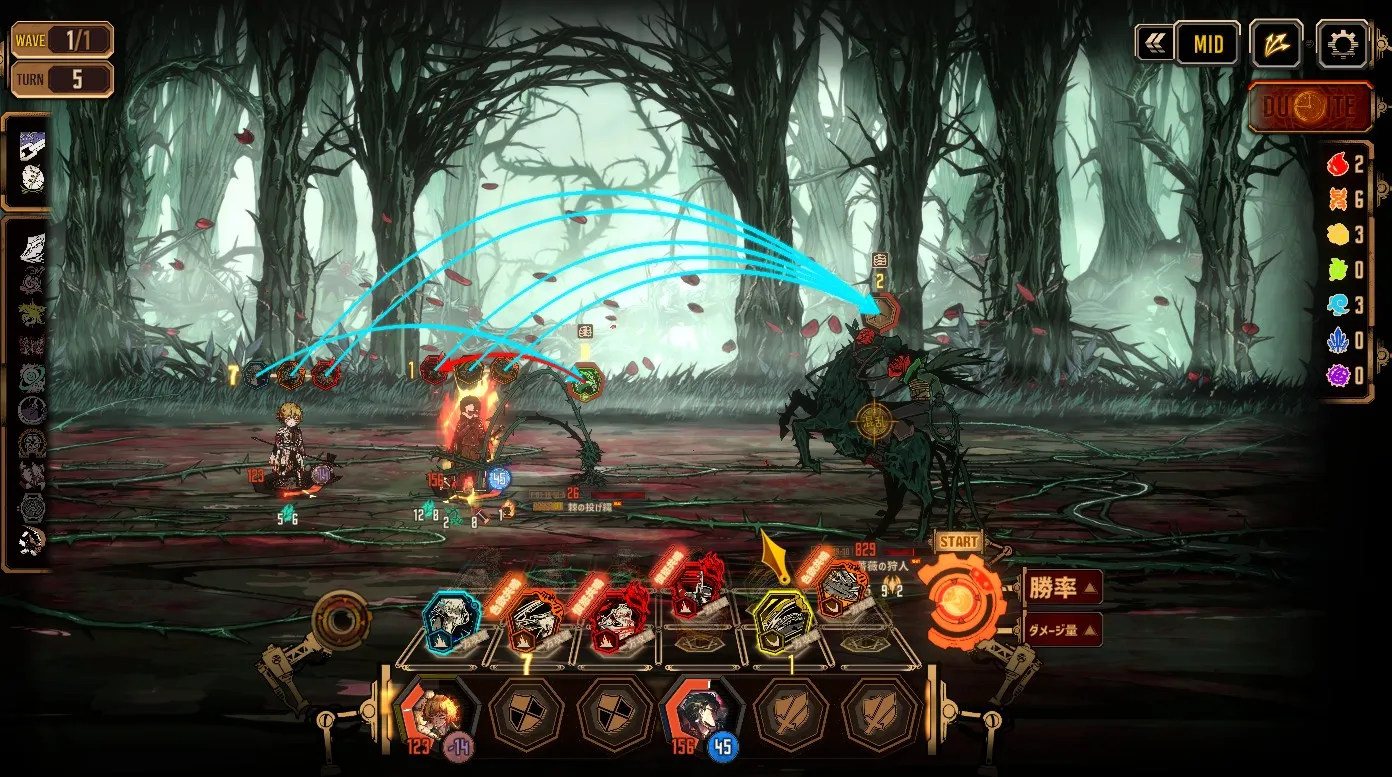The width and height of the screenshot is (1392, 777).
Task: Click the START button above the gear
Action: (x=959, y=542)
